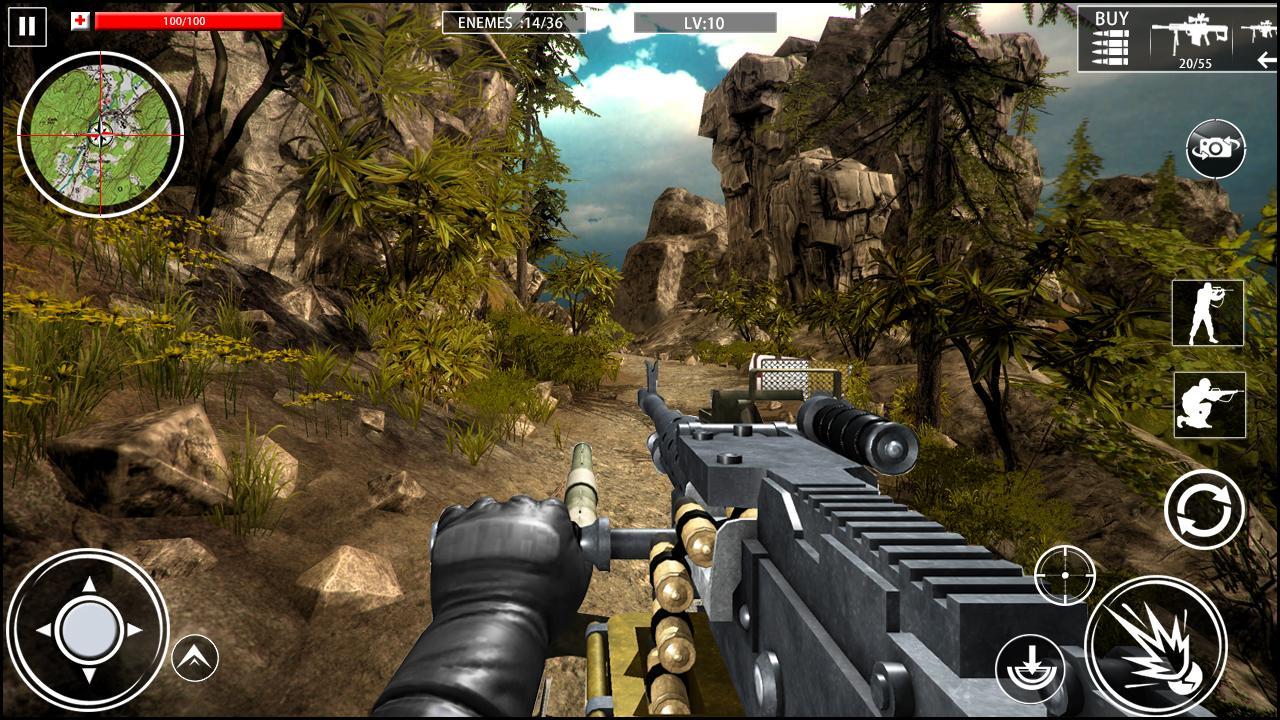Reload using the circular arrows button
The image size is (1280, 720).
click(1204, 509)
